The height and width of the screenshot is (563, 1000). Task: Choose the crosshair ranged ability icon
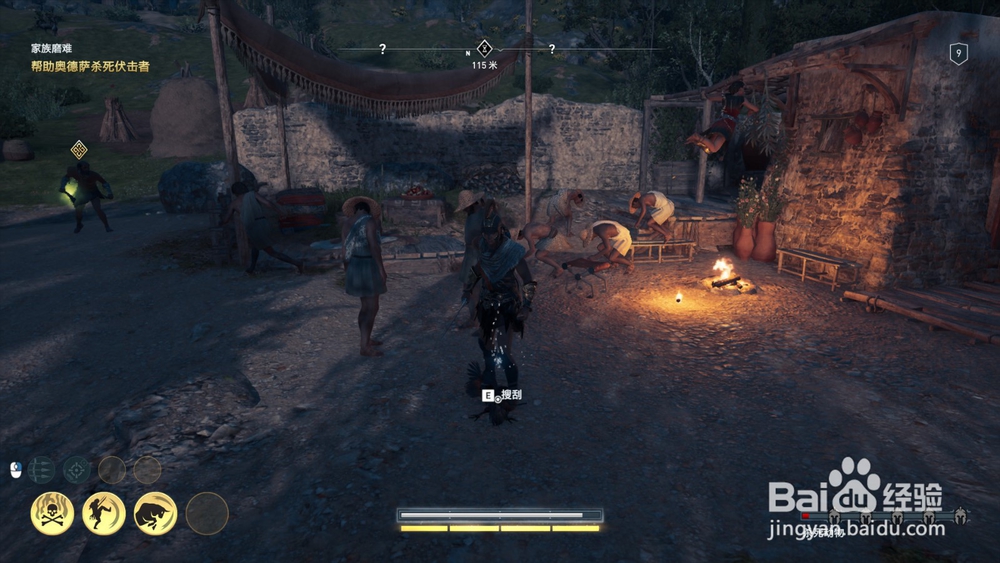77,469
